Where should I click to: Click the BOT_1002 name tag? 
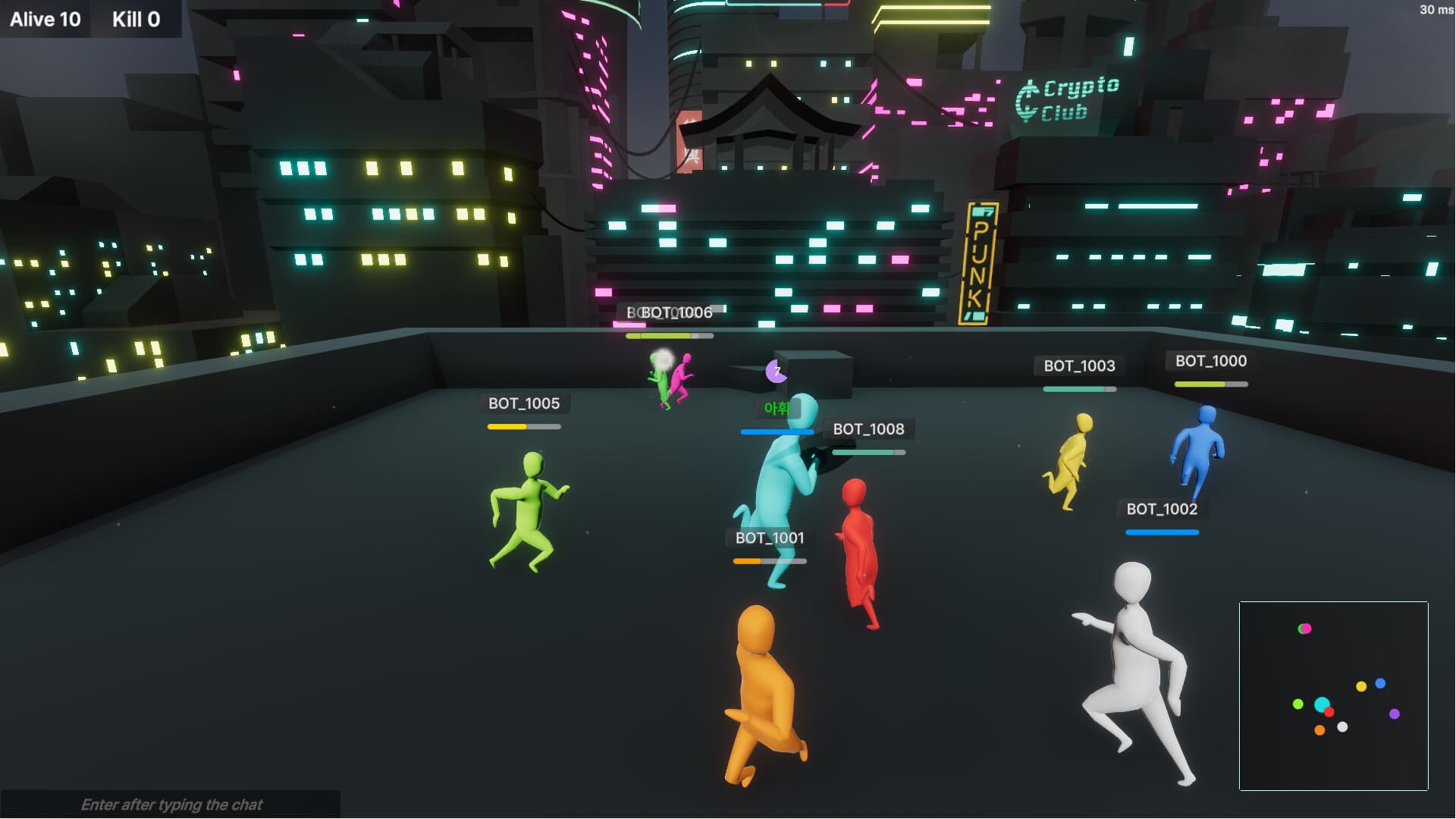(1161, 508)
